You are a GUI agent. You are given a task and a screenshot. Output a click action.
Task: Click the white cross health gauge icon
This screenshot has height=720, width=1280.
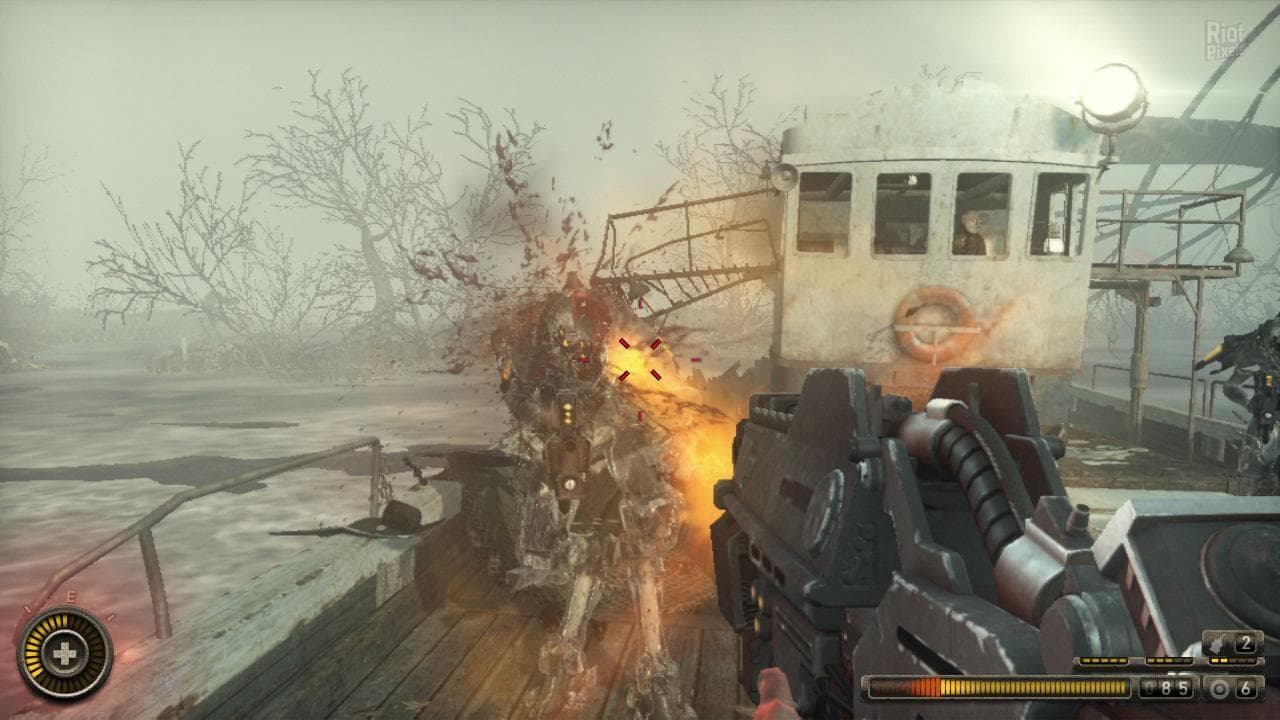pyautogui.click(x=65, y=654)
